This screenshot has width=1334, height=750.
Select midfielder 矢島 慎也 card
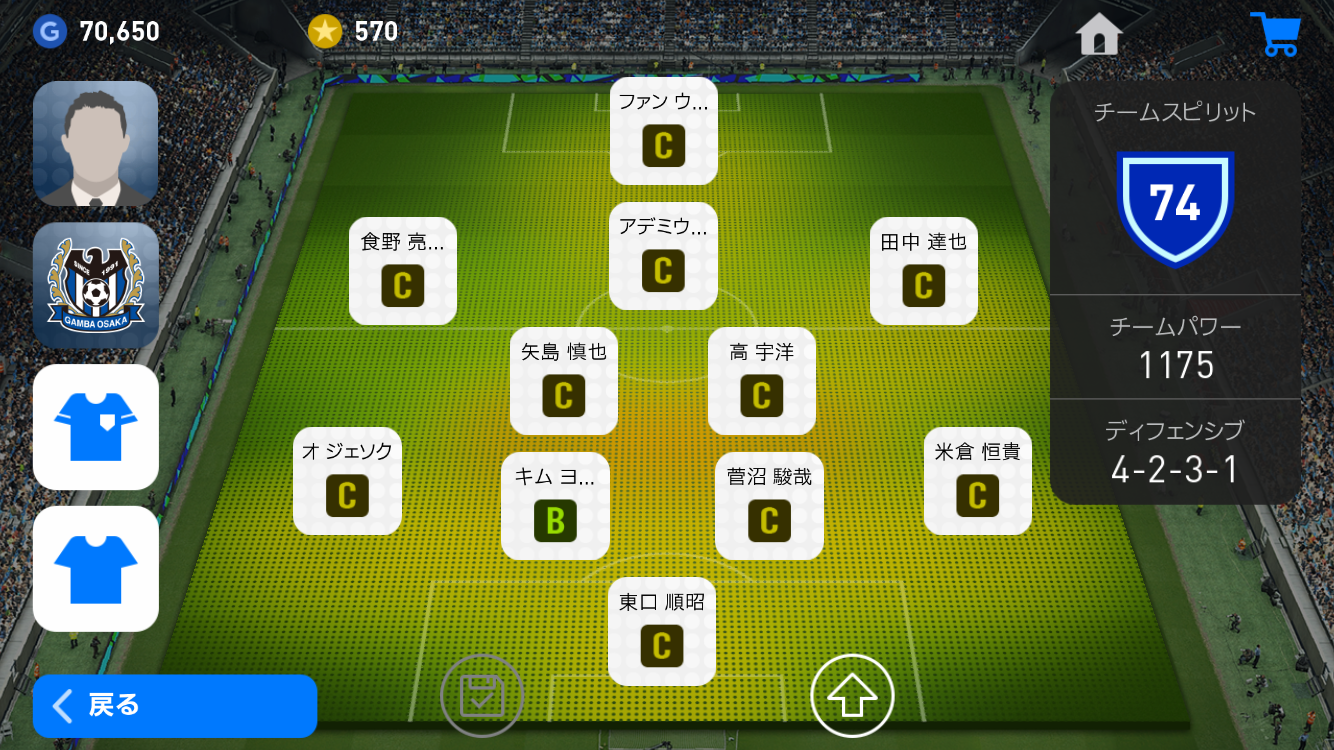click(x=563, y=381)
